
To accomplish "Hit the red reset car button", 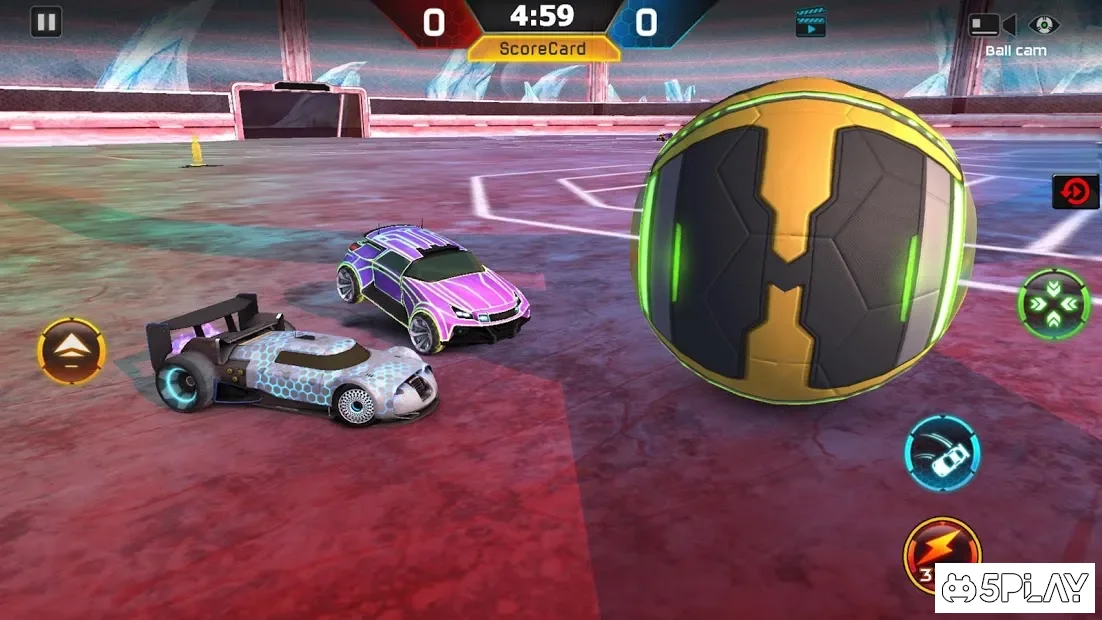I will click(x=1075, y=191).
